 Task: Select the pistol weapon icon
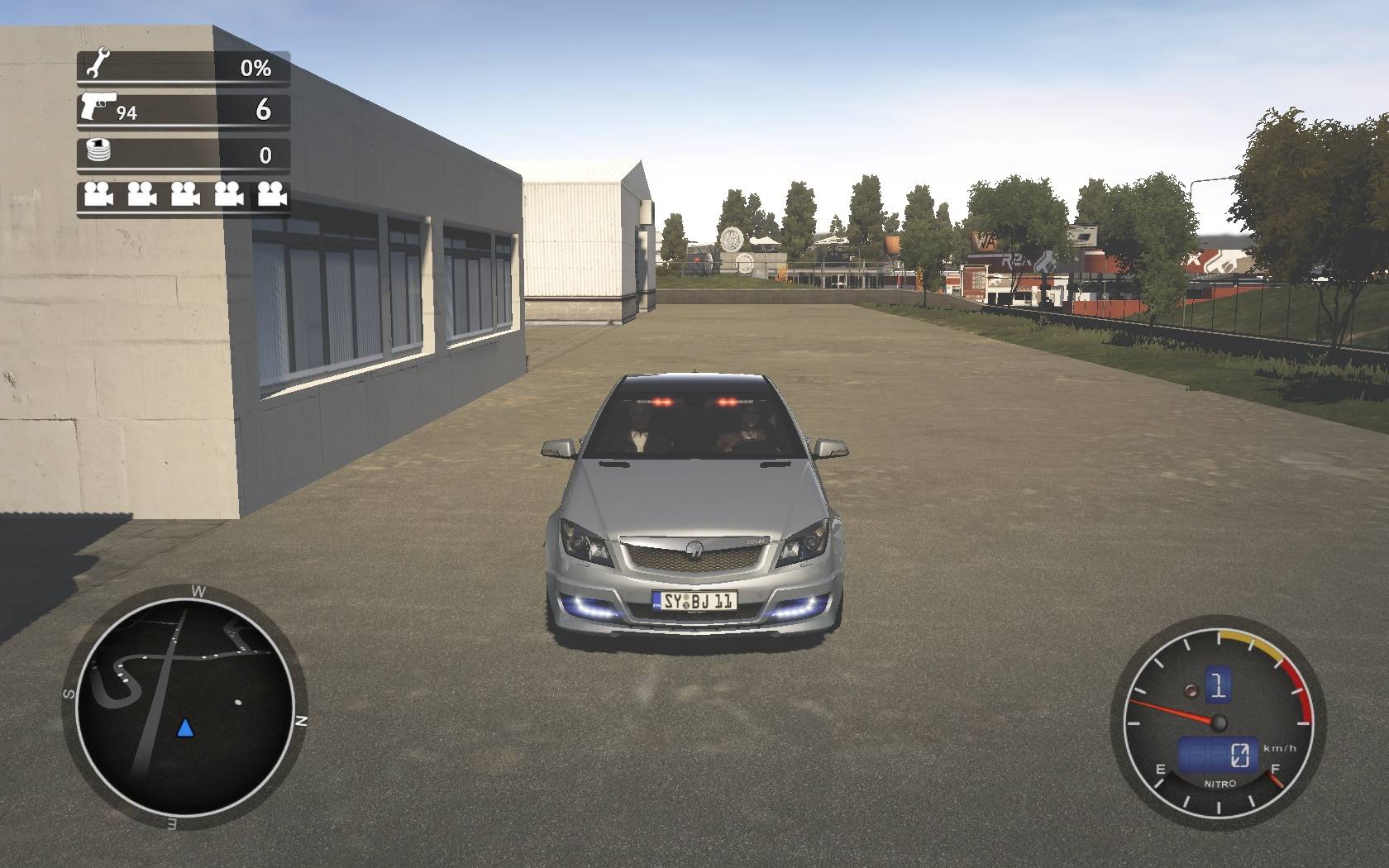[98, 106]
